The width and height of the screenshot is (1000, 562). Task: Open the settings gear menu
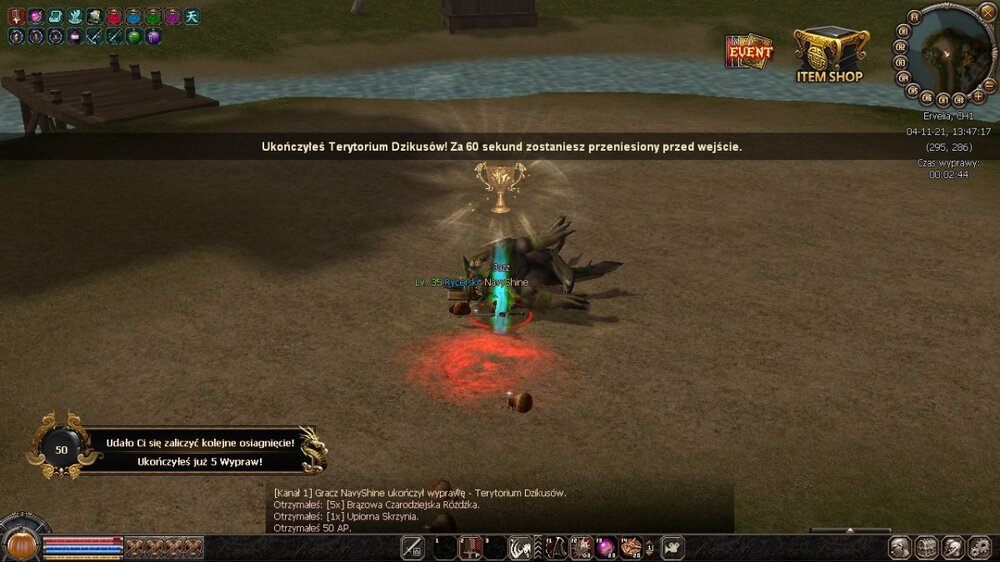(980, 547)
